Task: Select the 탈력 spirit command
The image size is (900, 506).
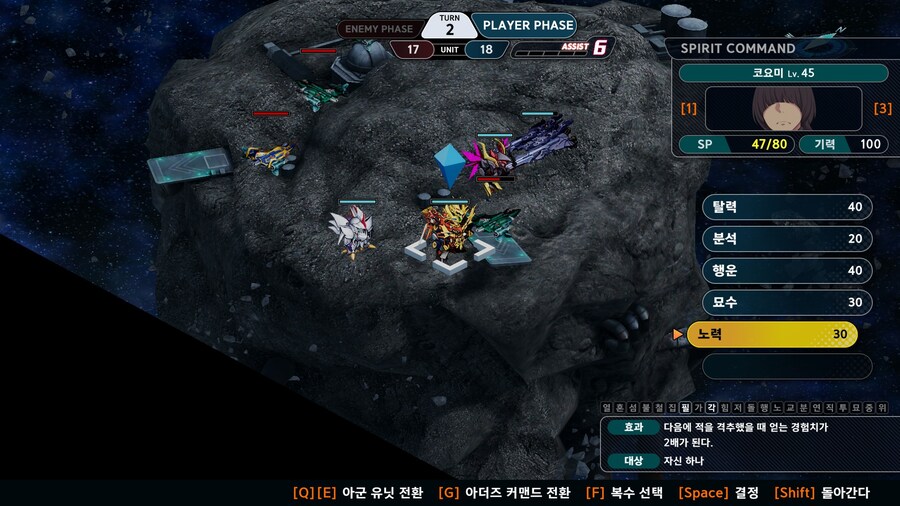Action: pyautogui.click(x=787, y=207)
